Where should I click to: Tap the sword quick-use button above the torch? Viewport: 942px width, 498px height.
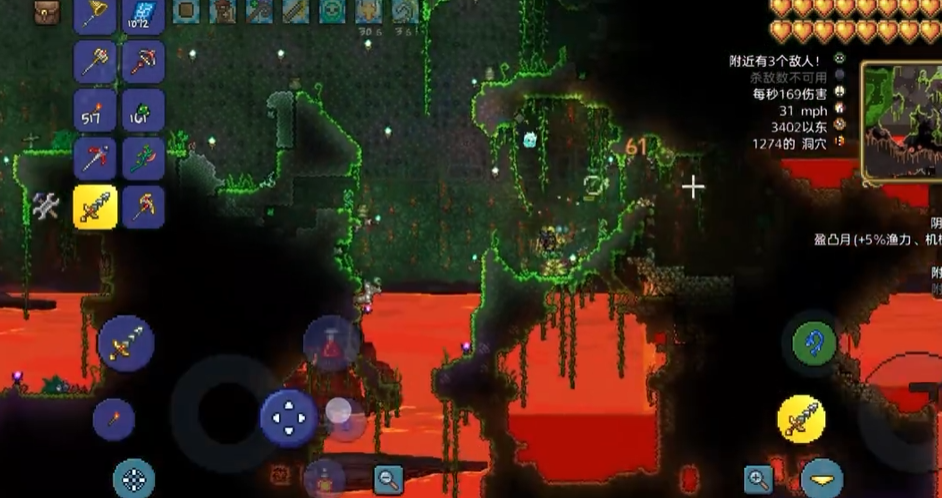[x=126, y=343]
